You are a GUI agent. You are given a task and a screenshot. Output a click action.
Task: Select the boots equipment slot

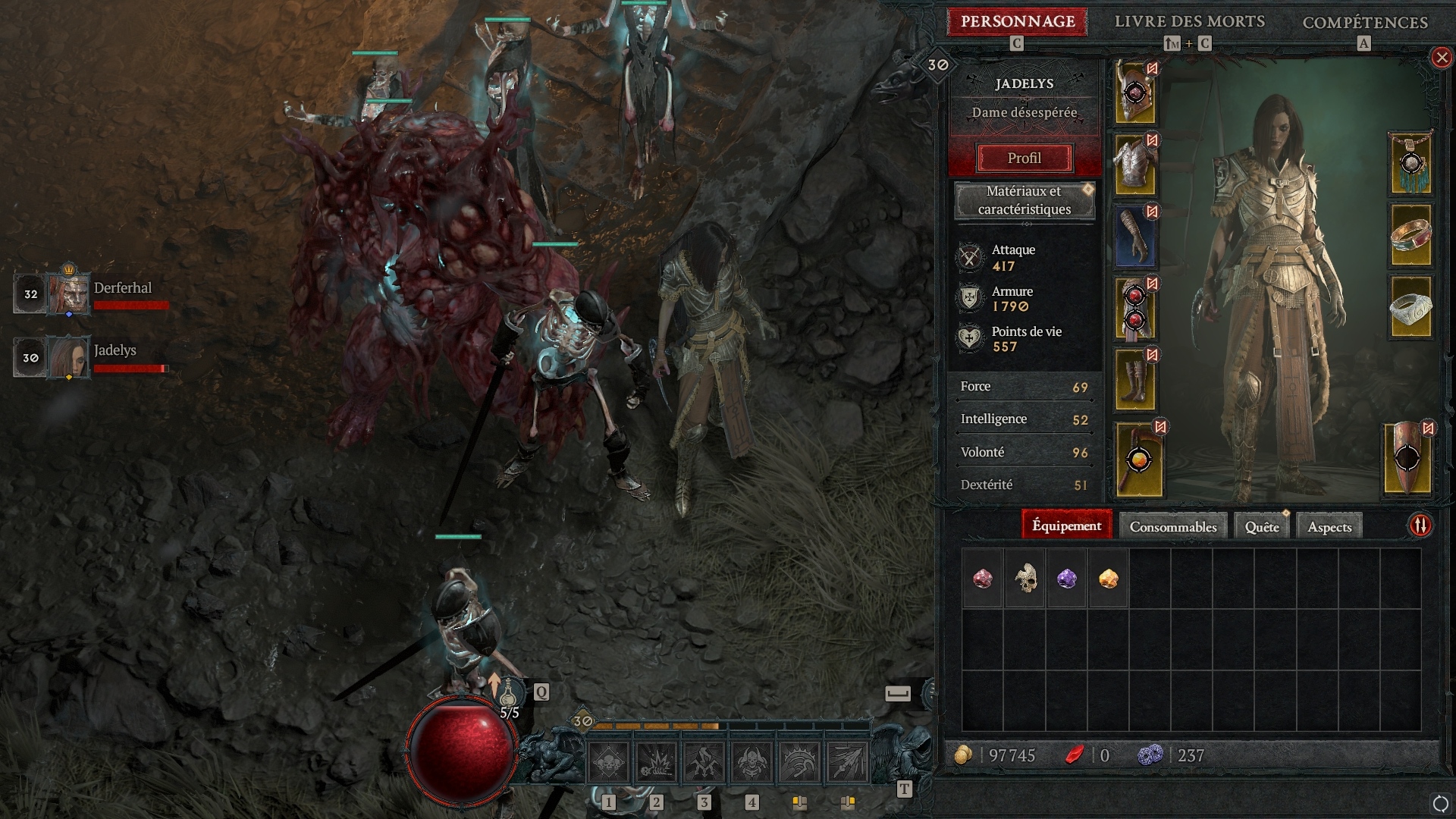click(1135, 381)
